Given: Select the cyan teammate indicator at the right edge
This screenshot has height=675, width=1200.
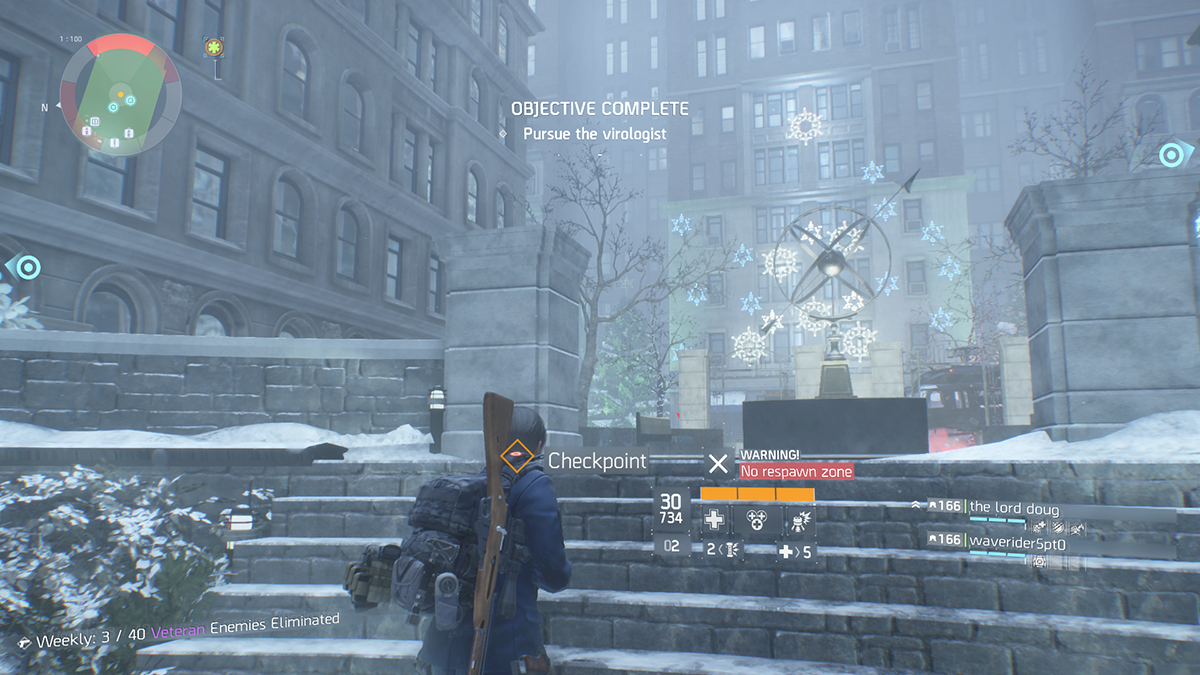Looking at the screenshot, I should click(1171, 155).
